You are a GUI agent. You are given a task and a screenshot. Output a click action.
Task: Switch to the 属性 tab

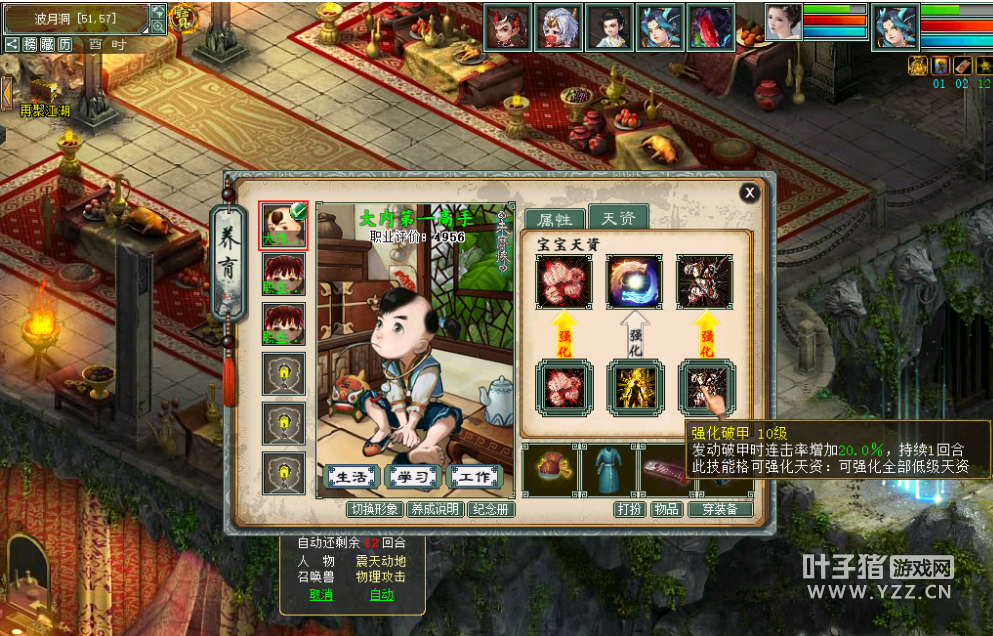[x=555, y=219]
